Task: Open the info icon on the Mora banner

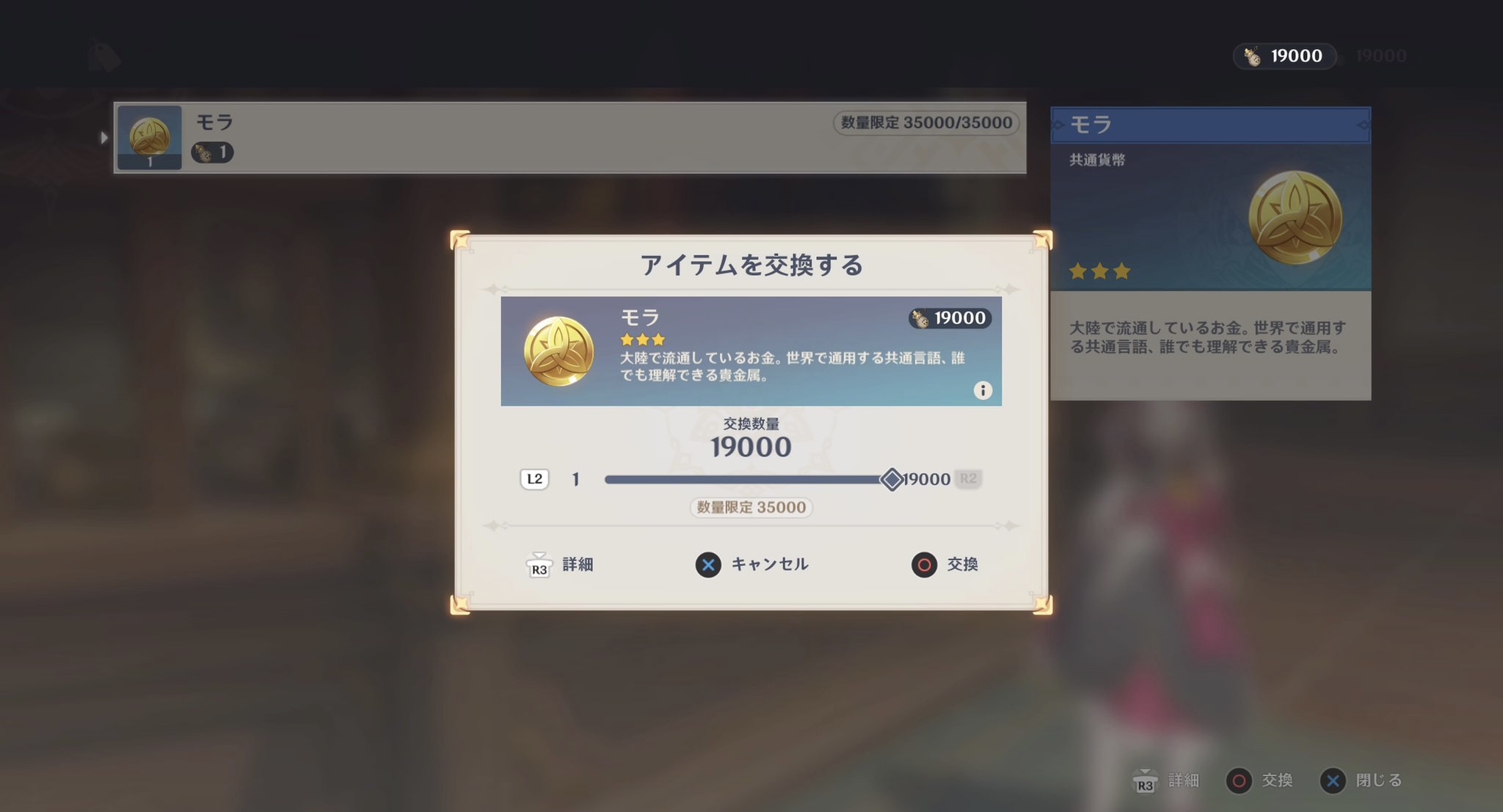Action: (982, 390)
